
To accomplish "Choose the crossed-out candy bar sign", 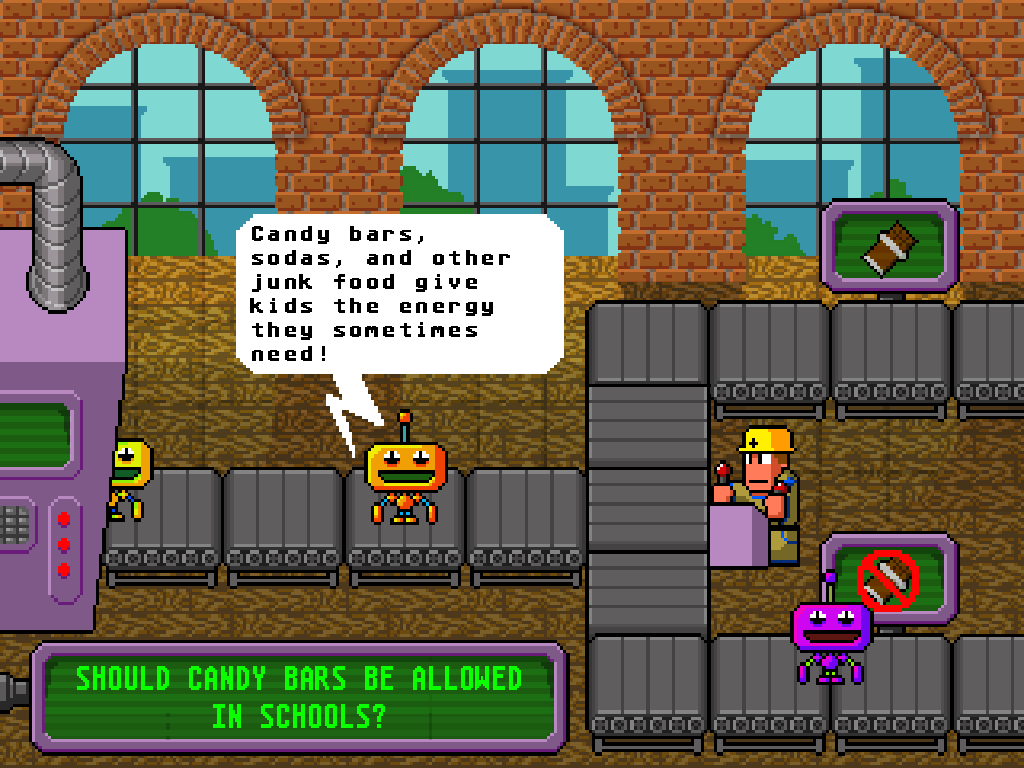I will [889, 575].
